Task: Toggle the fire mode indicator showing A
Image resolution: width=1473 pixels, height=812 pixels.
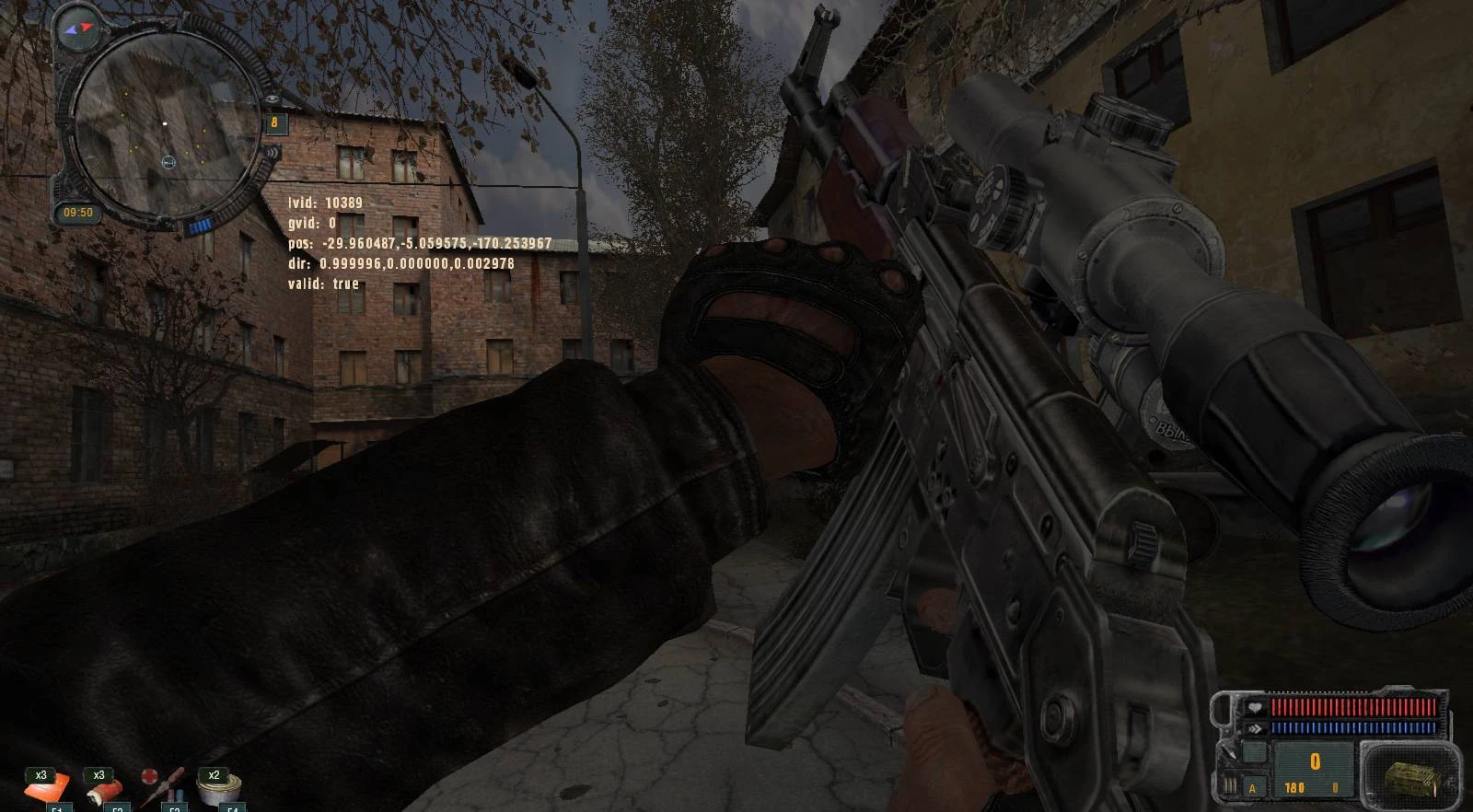Action: pyautogui.click(x=1252, y=788)
